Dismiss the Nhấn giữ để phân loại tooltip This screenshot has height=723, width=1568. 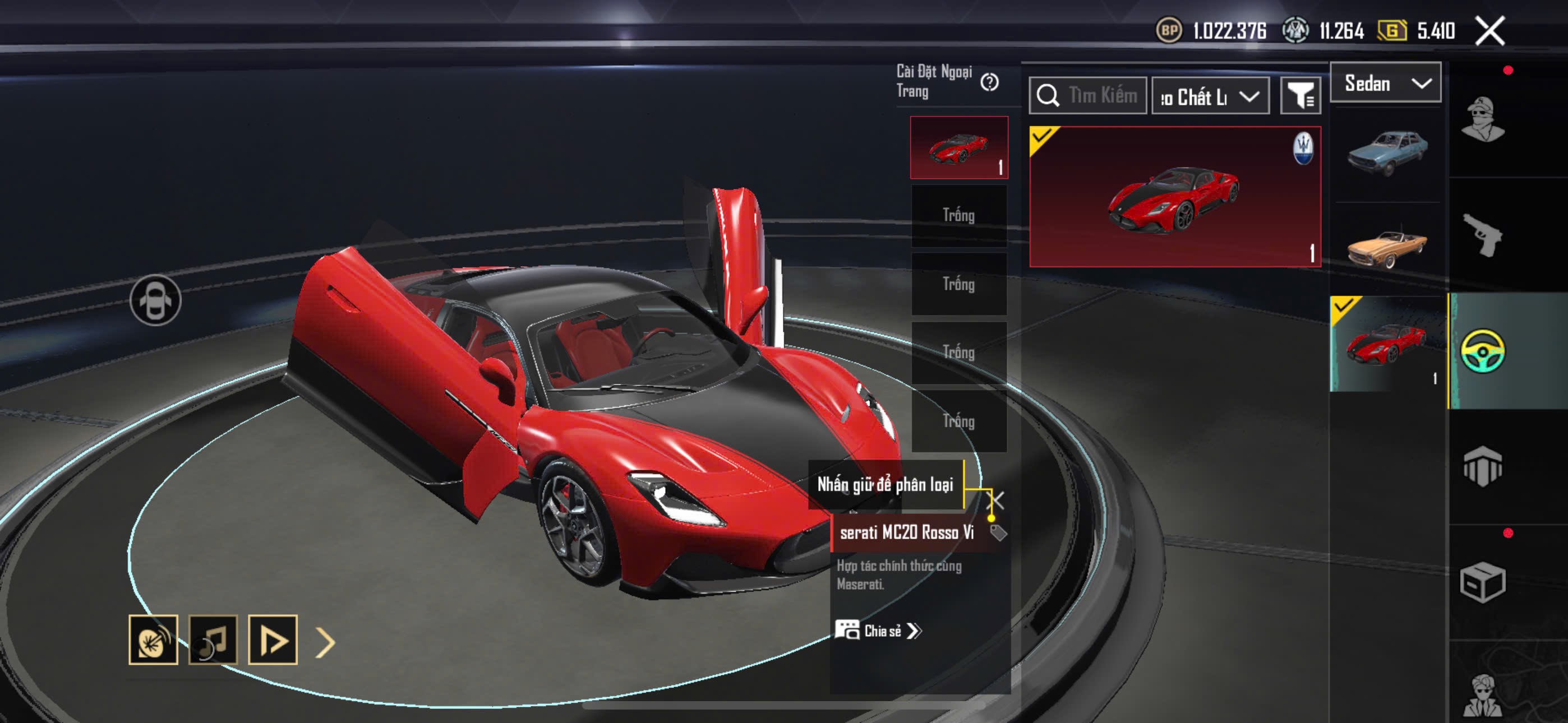(996, 500)
